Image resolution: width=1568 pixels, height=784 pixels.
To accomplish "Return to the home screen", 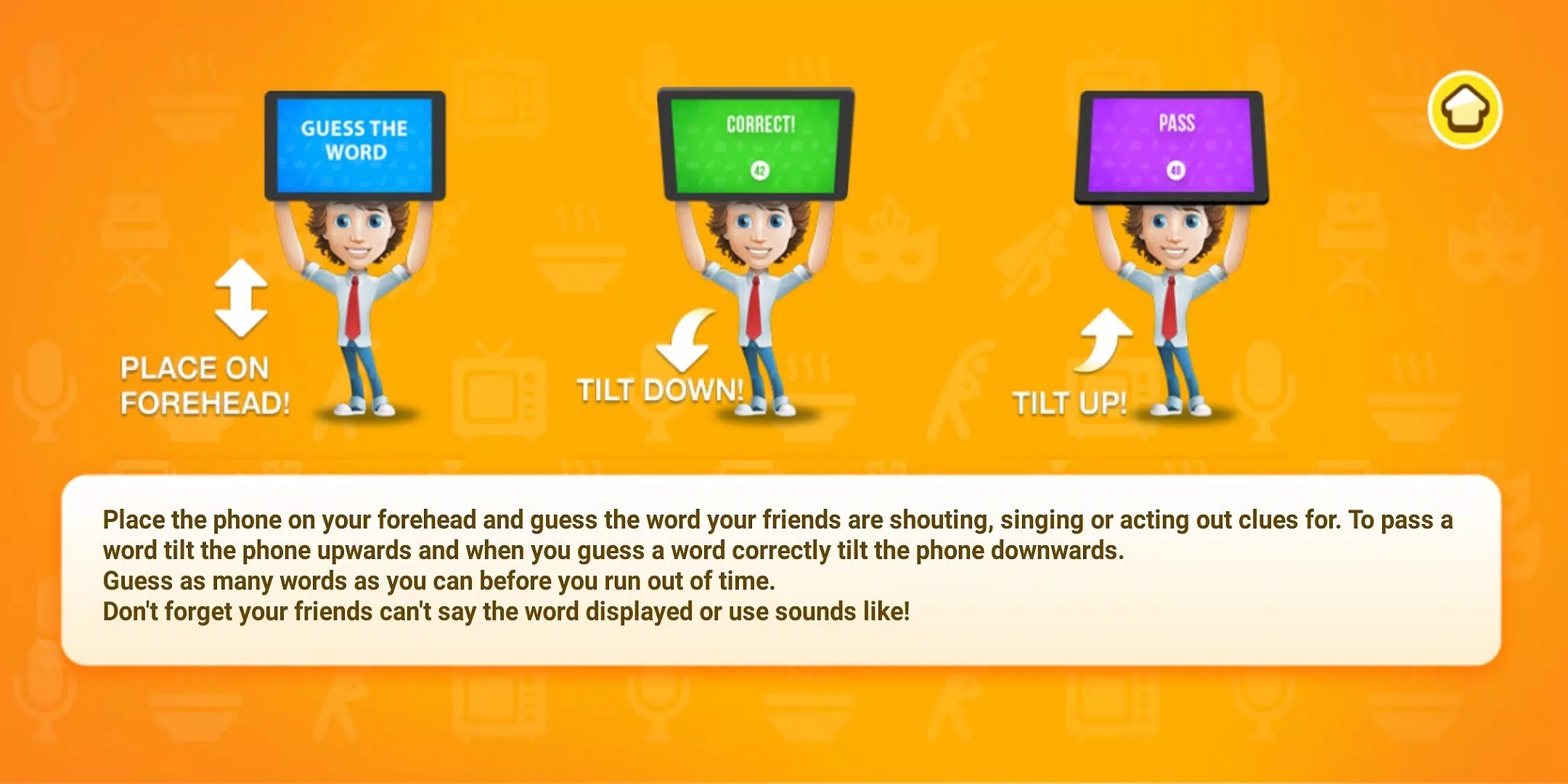I will point(1465,110).
